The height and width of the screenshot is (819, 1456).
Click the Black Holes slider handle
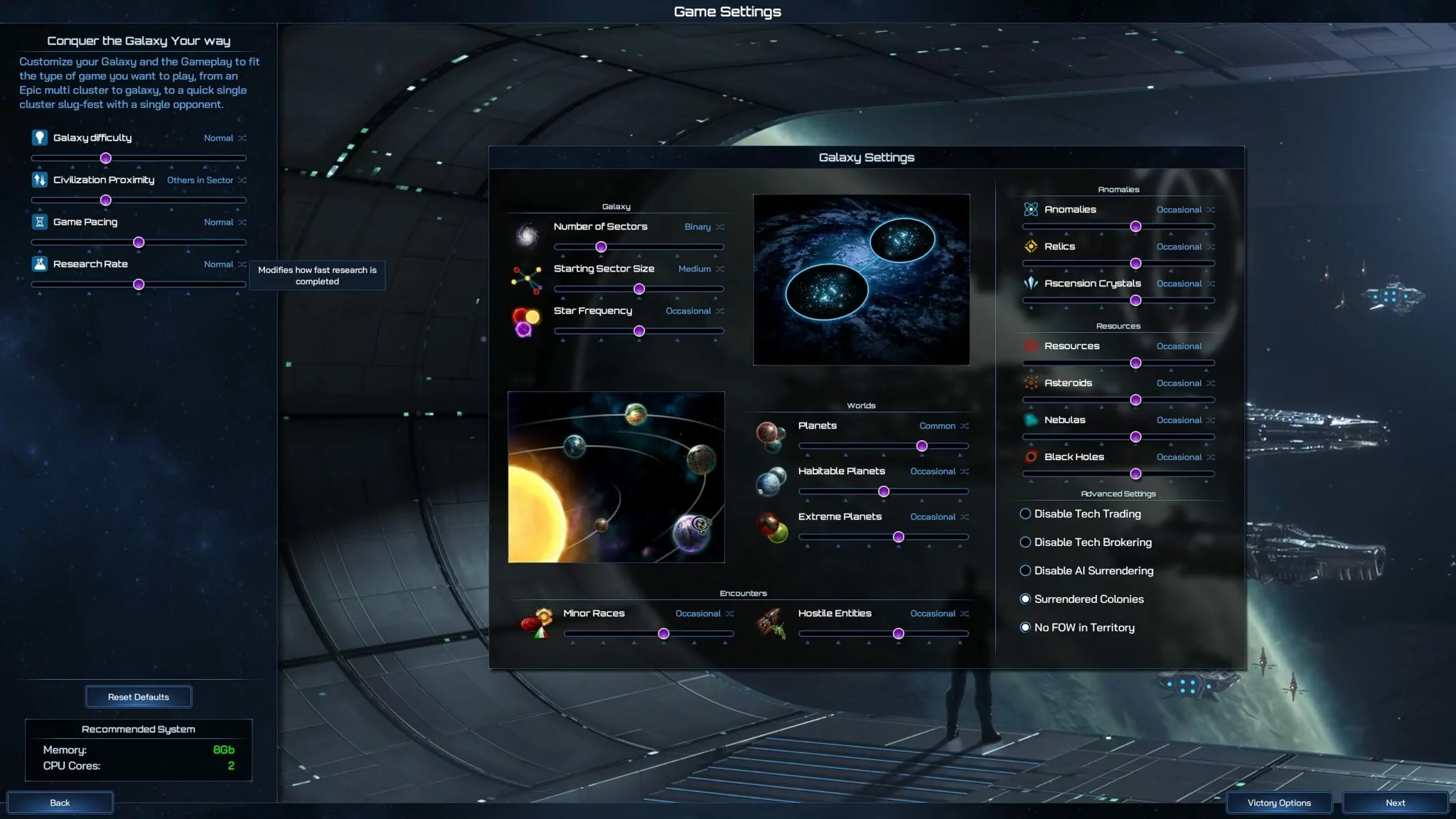tap(1135, 474)
